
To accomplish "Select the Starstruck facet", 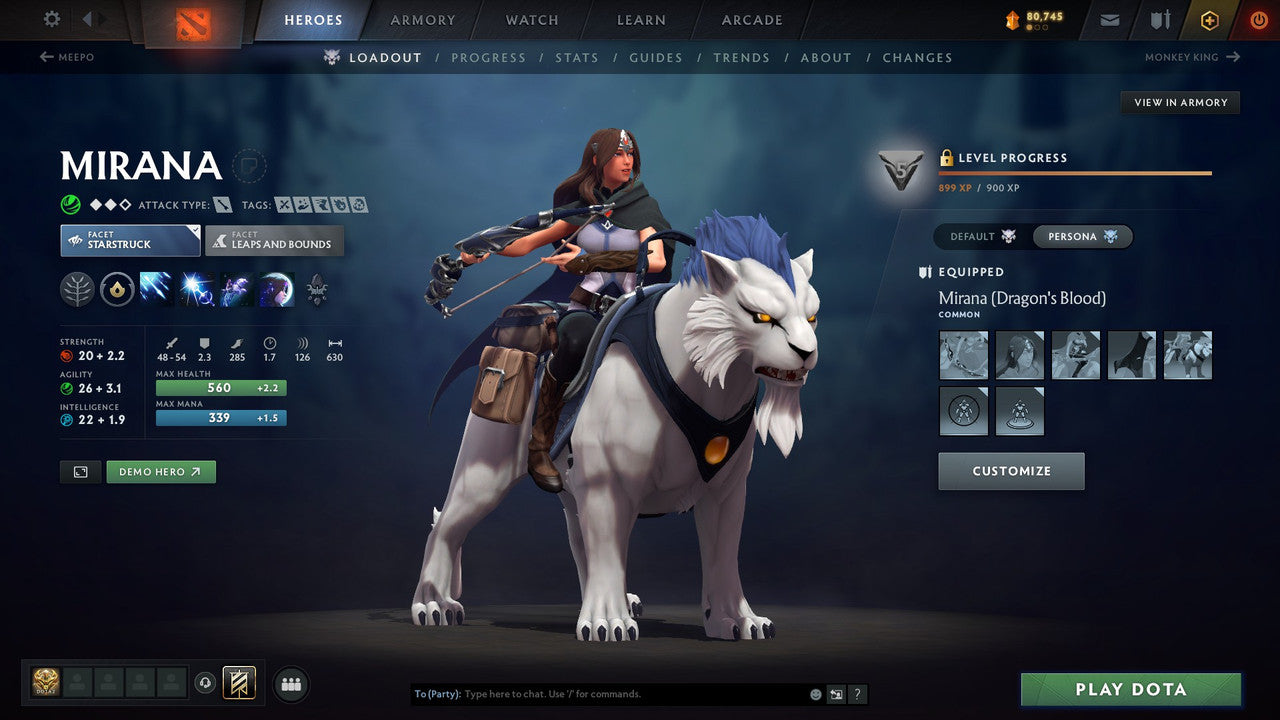I will tap(129, 240).
